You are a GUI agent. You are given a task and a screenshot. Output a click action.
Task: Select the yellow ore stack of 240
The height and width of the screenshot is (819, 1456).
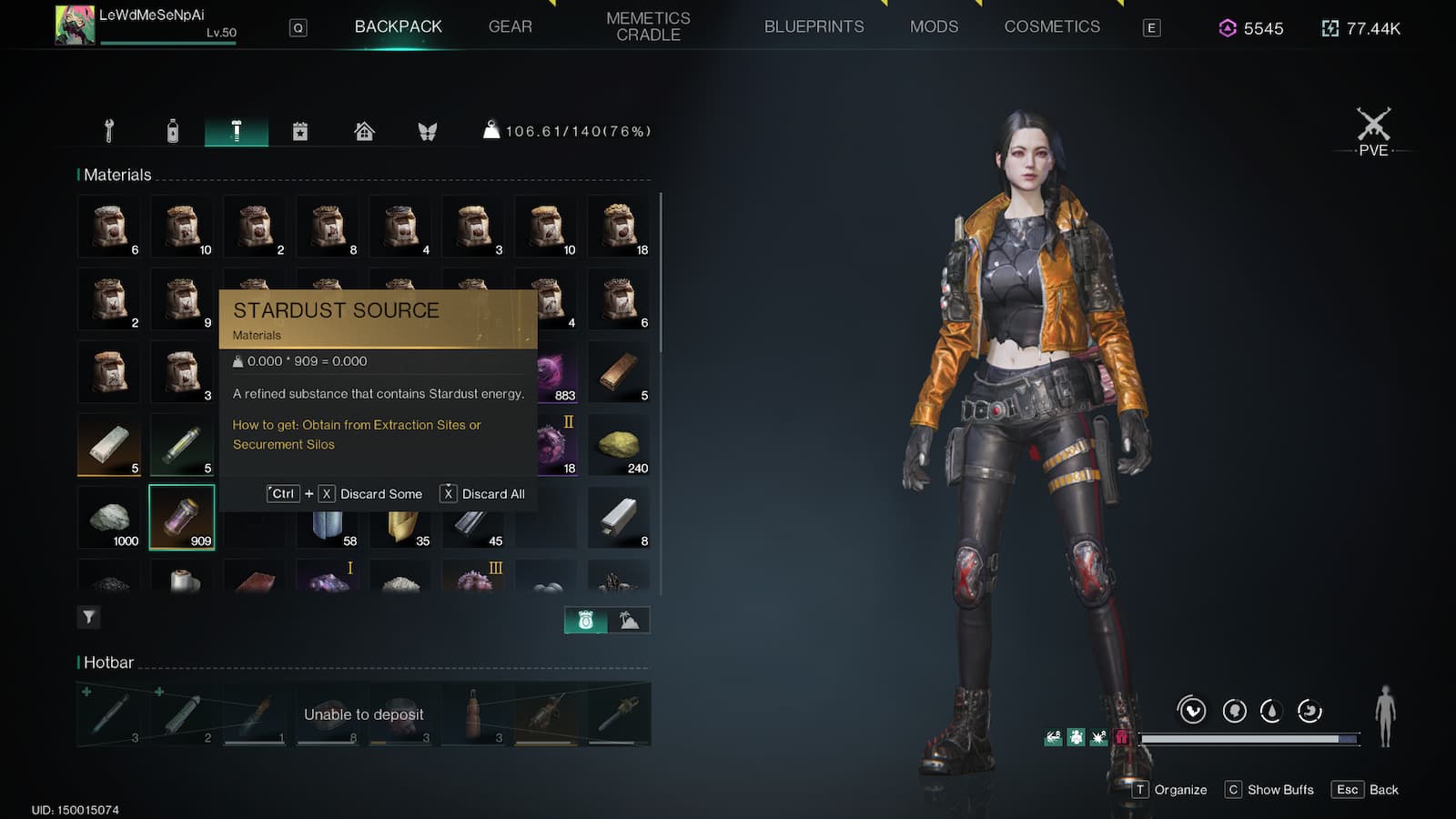coord(619,444)
